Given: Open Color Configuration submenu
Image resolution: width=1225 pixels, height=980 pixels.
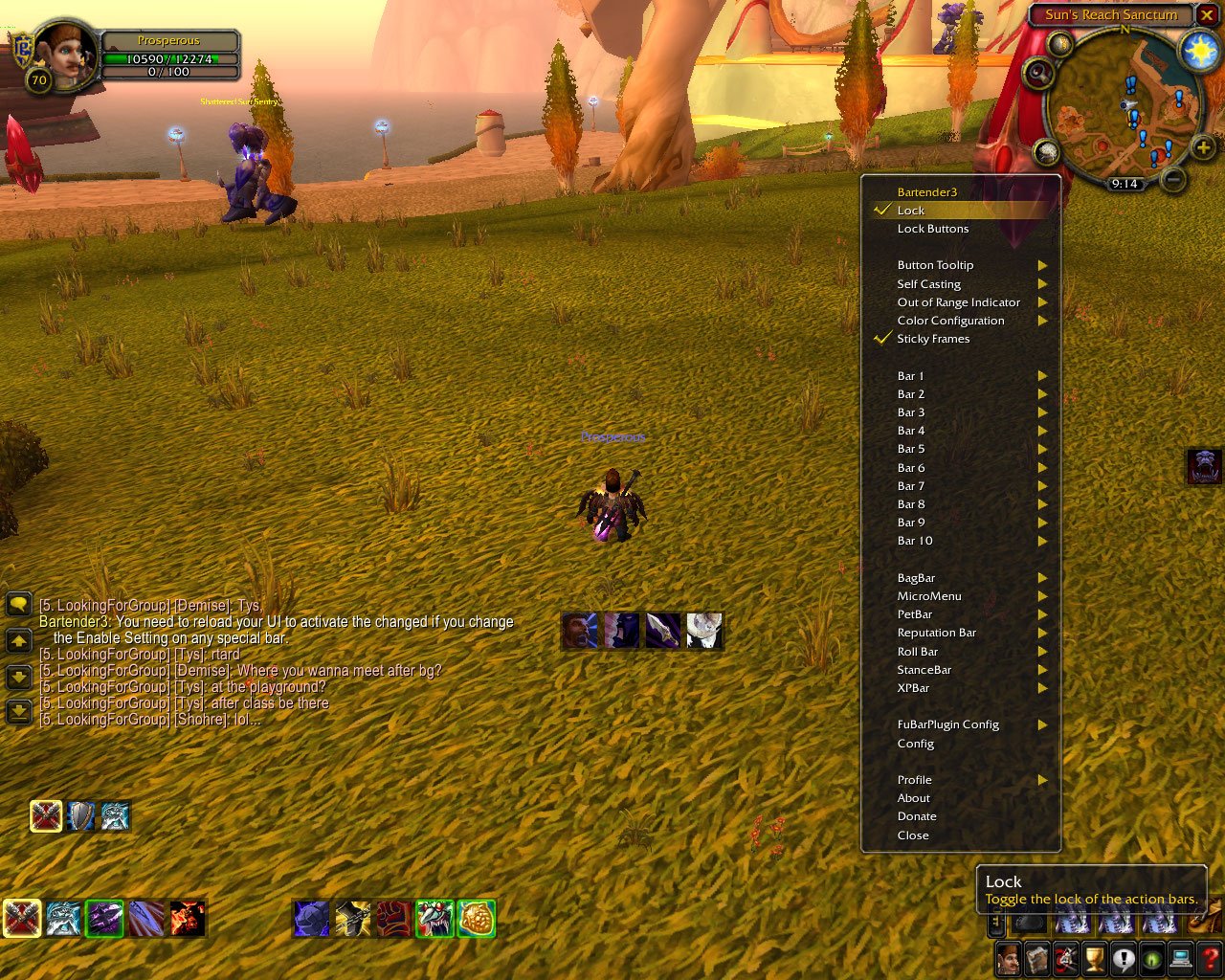Looking at the screenshot, I should tap(950, 321).
